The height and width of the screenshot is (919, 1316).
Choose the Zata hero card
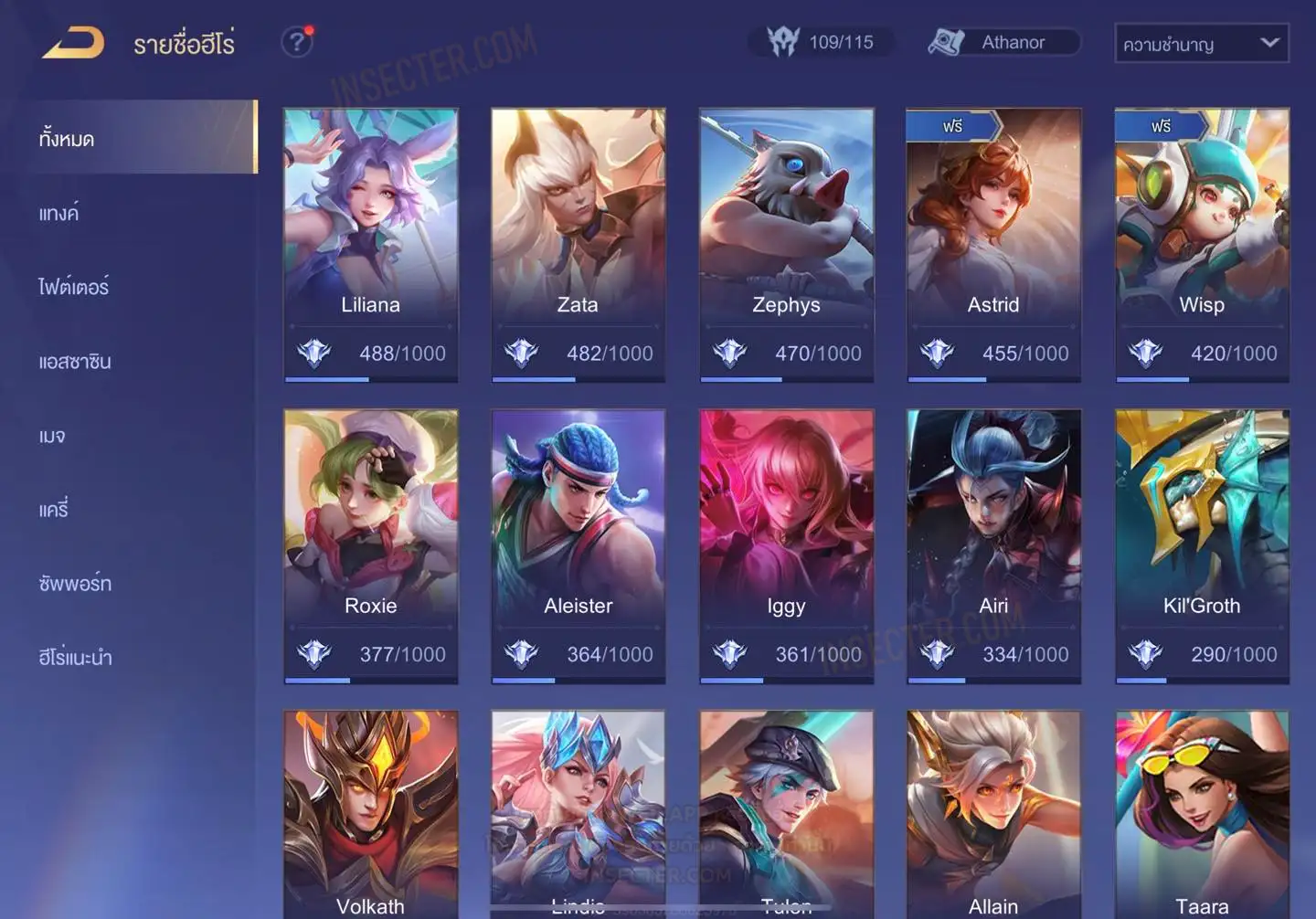pos(578,244)
